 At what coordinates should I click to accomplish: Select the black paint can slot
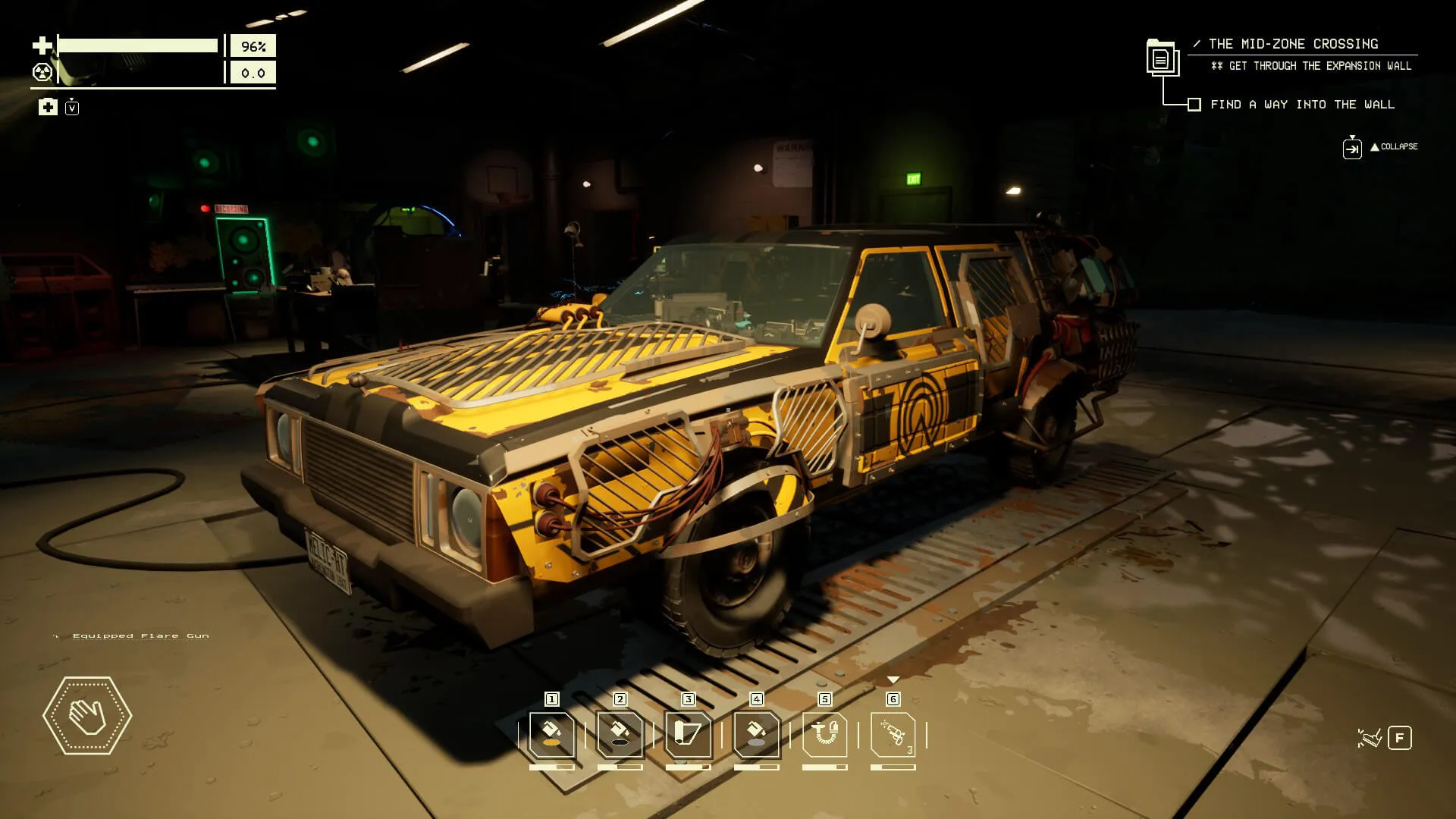pyautogui.click(x=620, y=734)
